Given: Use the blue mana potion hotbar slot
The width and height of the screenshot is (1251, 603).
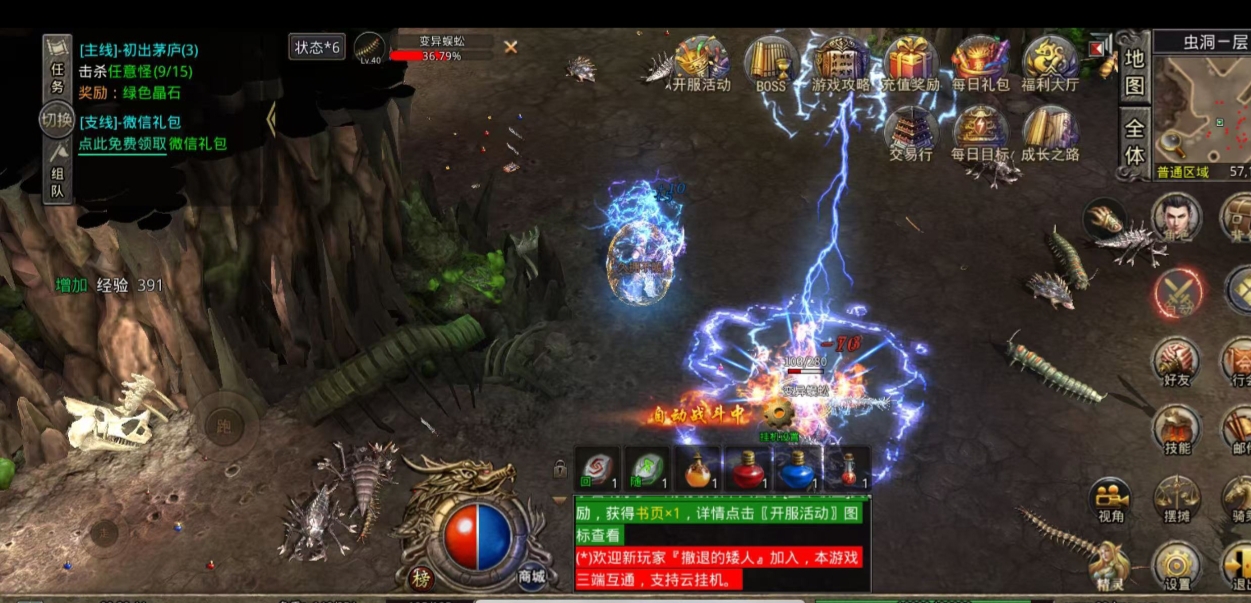Looking at the screenshot, I should [x=797, y=469].
